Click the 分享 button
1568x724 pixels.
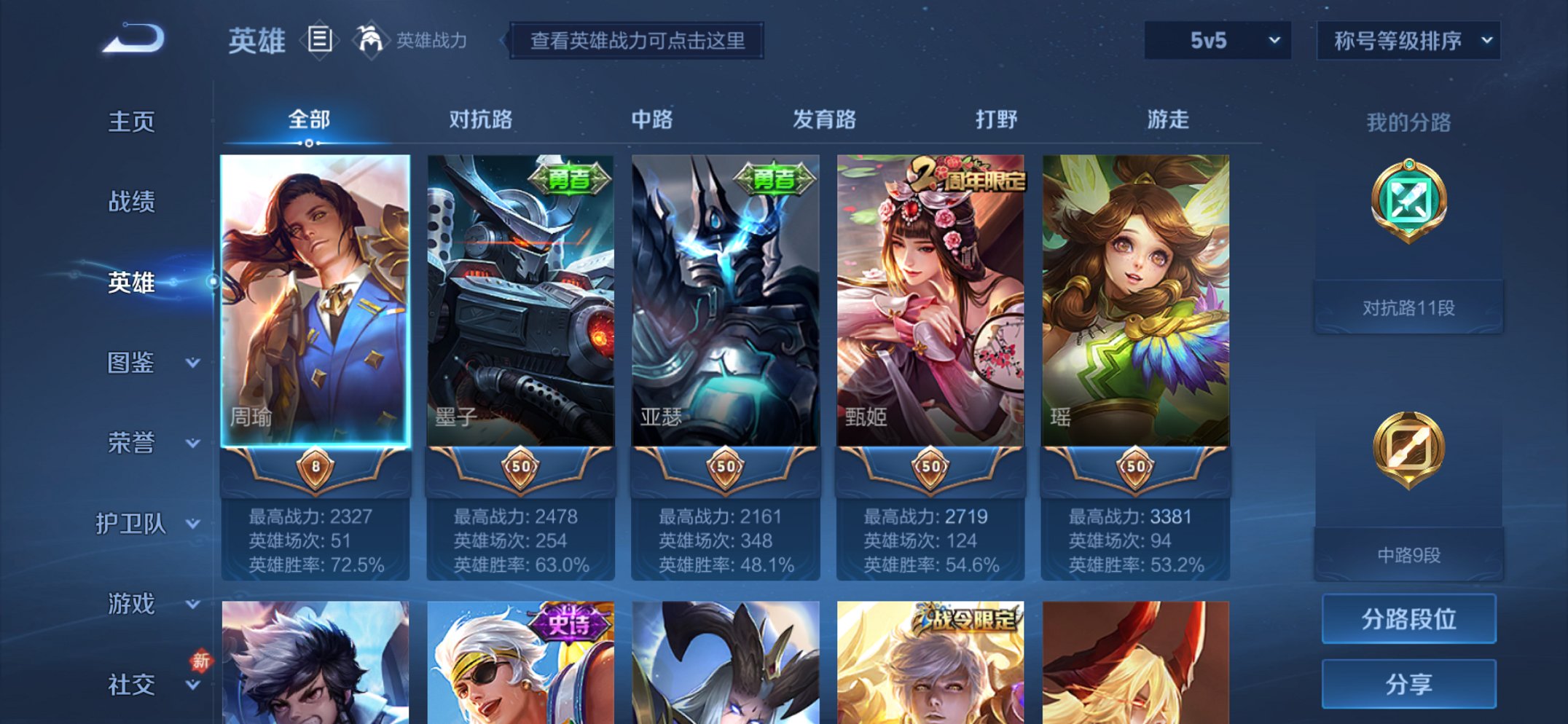point(1408,683)
